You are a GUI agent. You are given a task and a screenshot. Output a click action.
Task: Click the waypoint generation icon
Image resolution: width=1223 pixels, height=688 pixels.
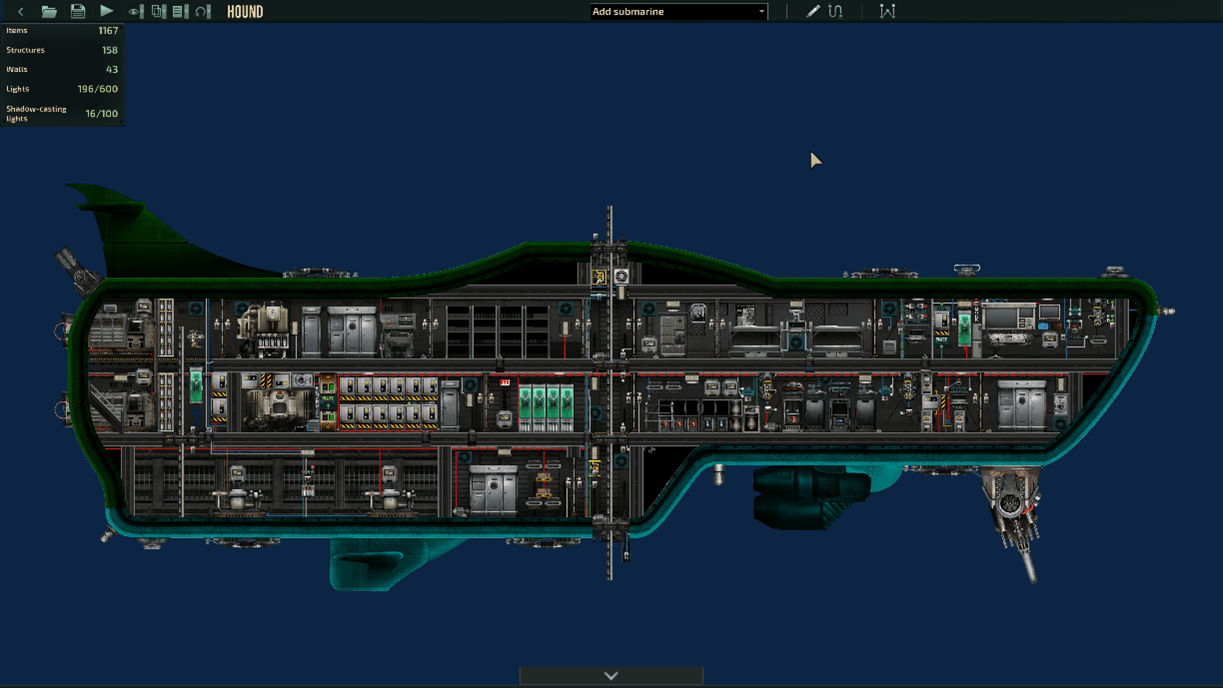[x=887, y=12]
